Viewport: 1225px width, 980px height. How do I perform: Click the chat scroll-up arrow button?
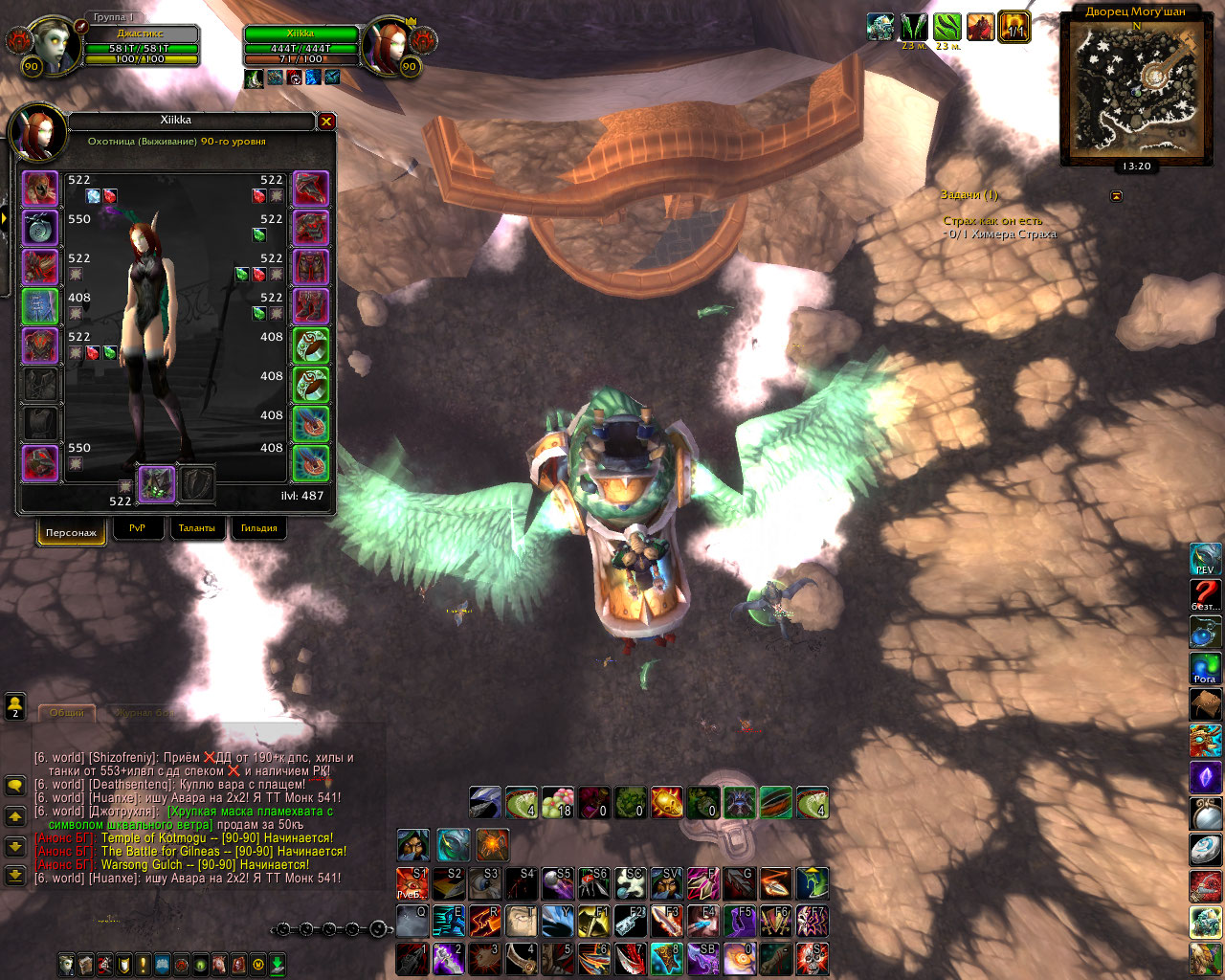tap(15, 817)
